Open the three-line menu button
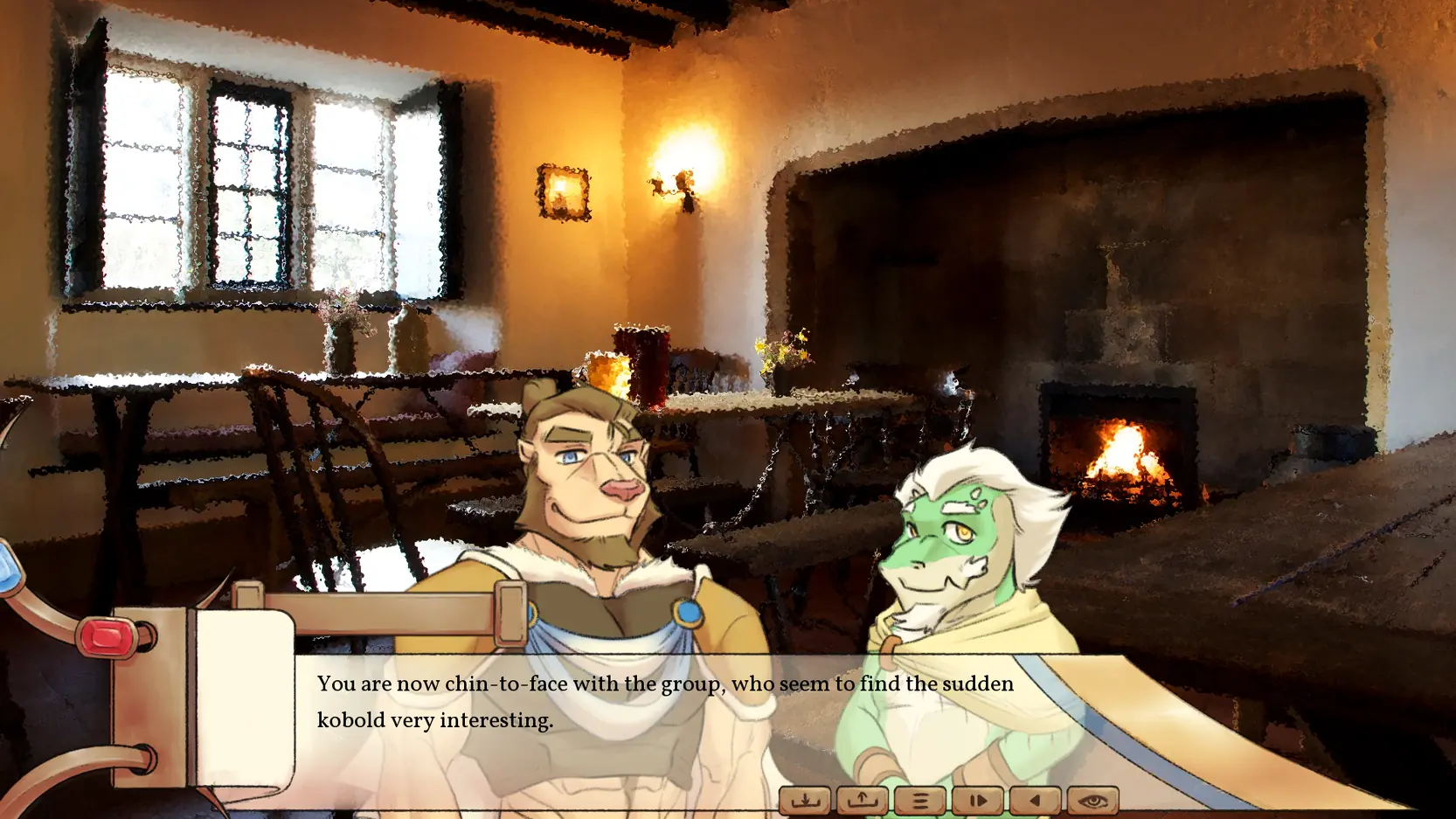This screenshot has height=819, width=1456. pyautogui.click(x=919, y=800)
